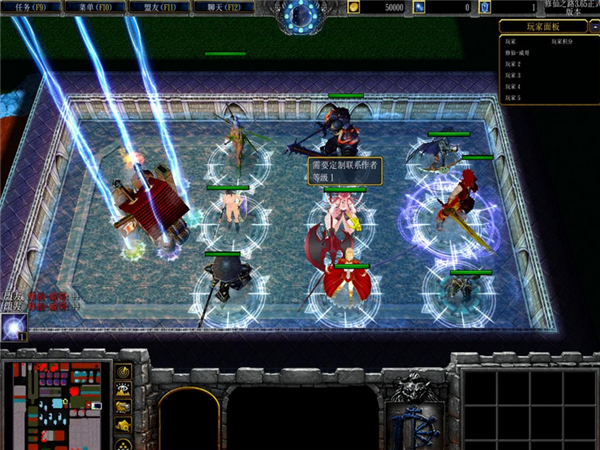Open the 盟友 (F11) allies menu
The image size is (600, 450).
point(153,6)
